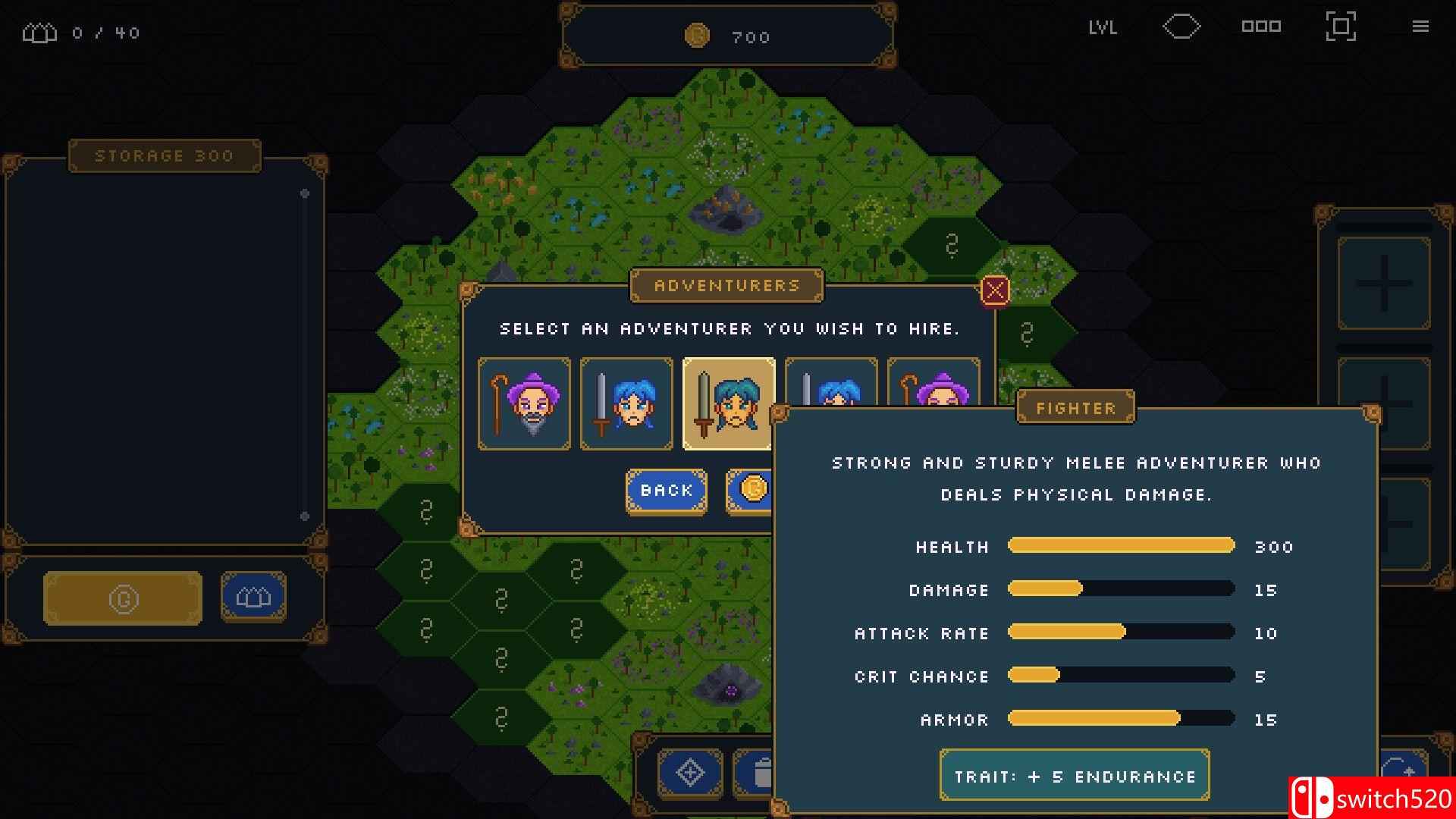This screenshot has width=1456, height=819.
Task: Open the hamburger menu
Action: click(1420, 27)
